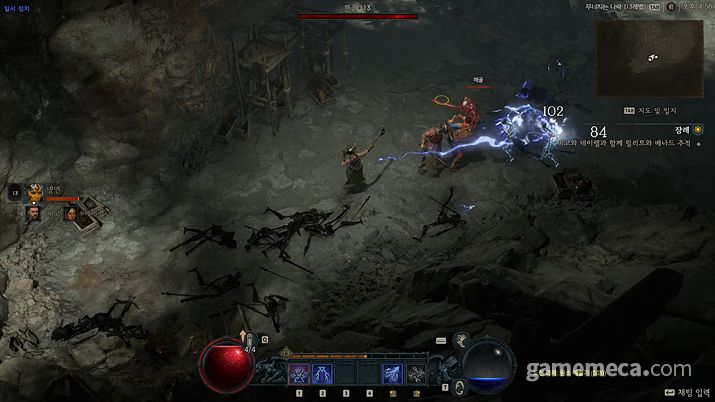Screen dimensions: 715x402
Task: Select the dark-haired female companion portrait
Action: click(x=72, y=211)
